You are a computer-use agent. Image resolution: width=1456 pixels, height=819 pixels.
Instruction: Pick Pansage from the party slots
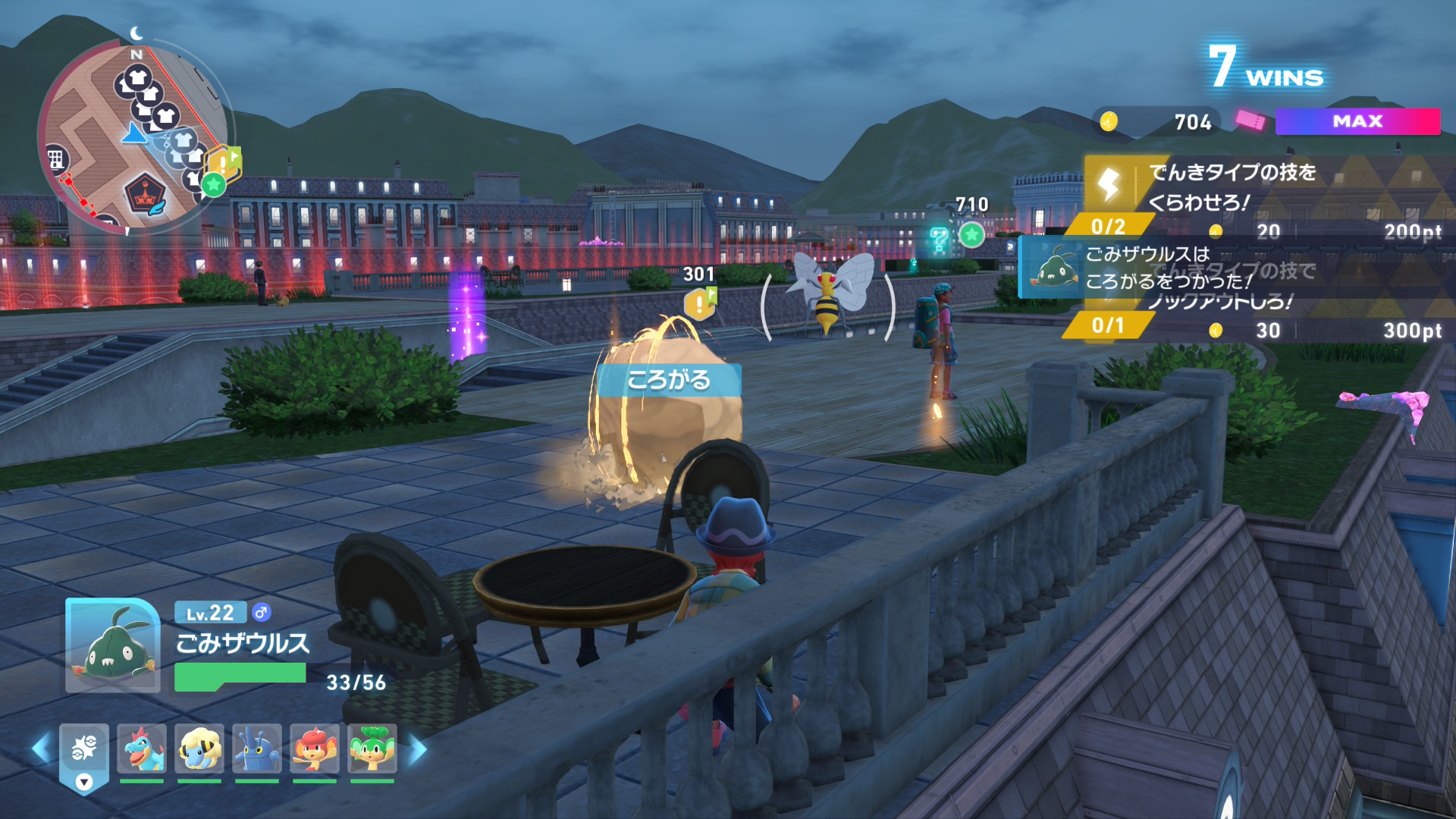click(372, 749)
